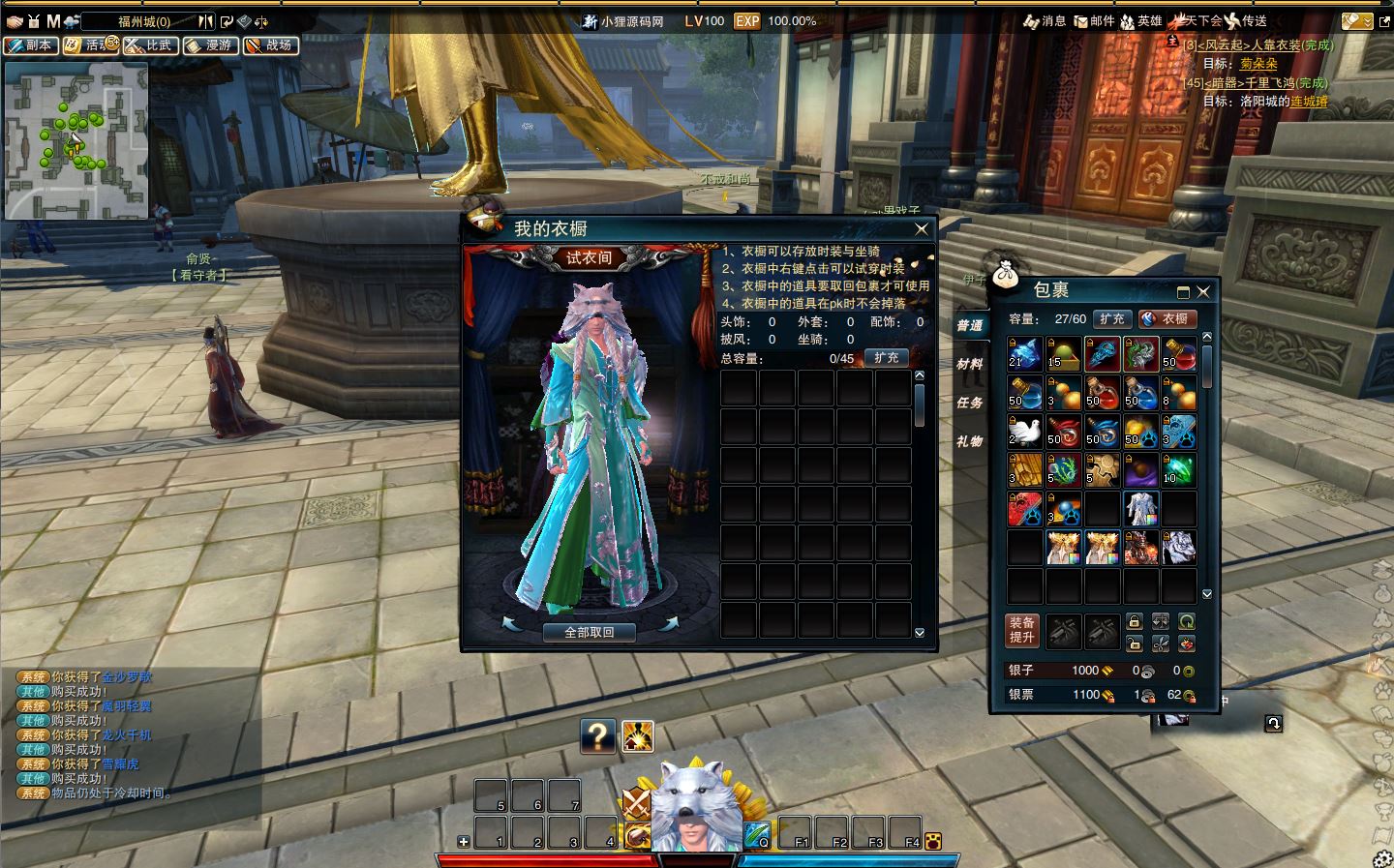This screenshot has width=1394, height=868.
Task: Expand wardrobe capacity with 扩充 beside 0/45
Action: pyautogui.click(x=886, y=358)
